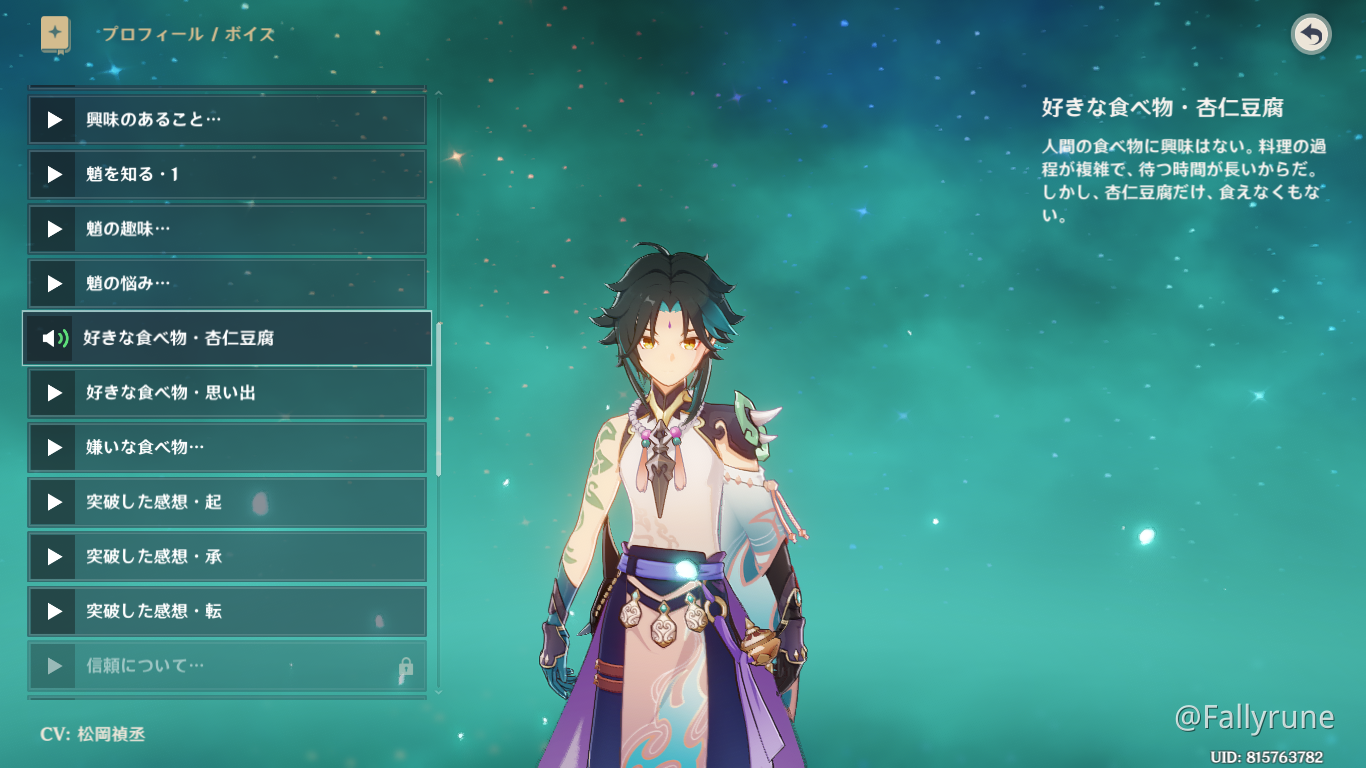Click the back arrow button
The width and height of the screenshot is (1366, 768).
(x=1311, y=35)
